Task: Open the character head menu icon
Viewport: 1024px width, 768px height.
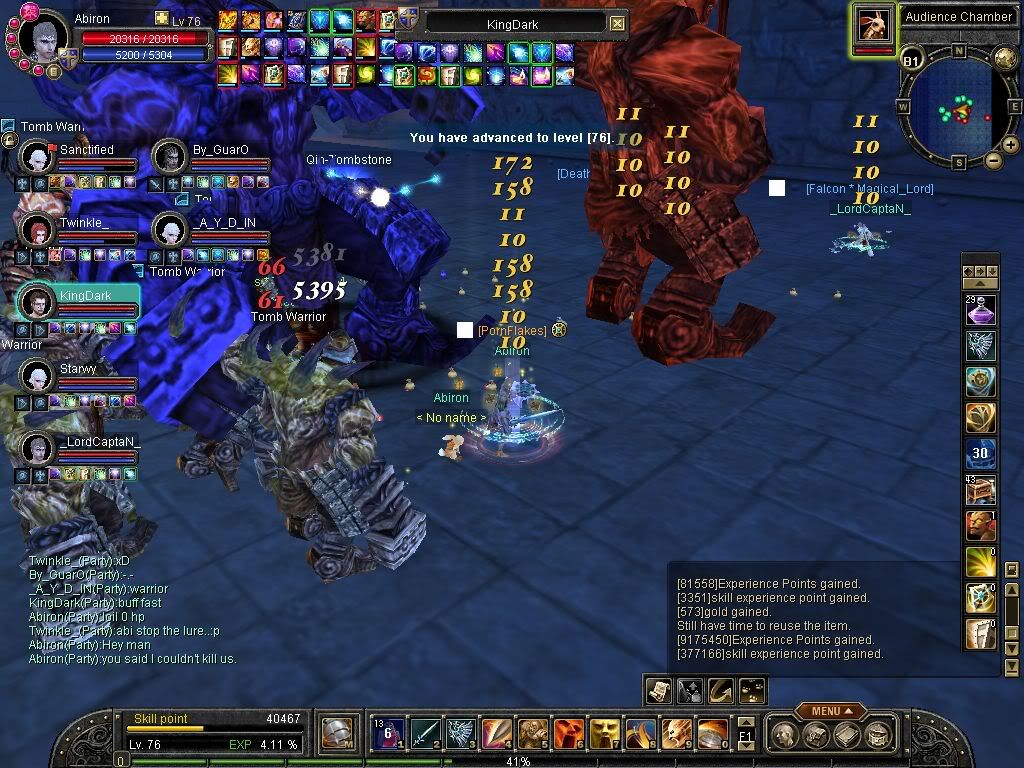Action: point(786,735)
